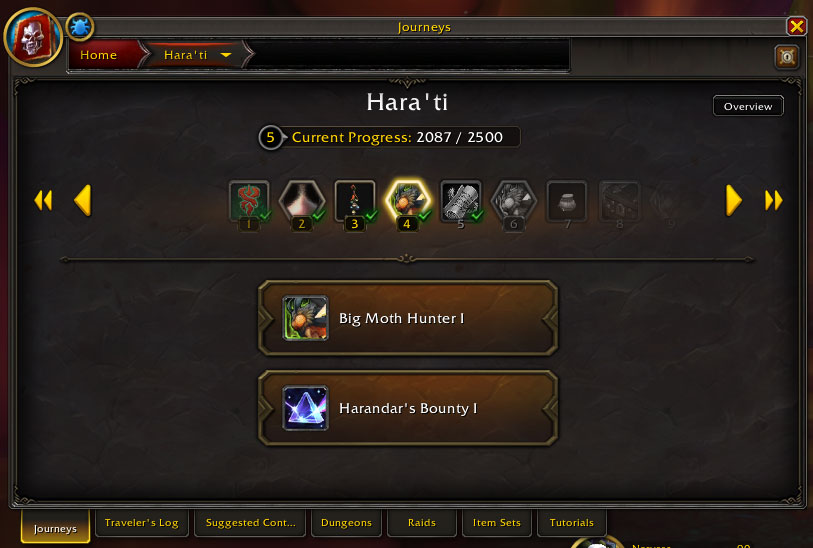Select the rank 1 reward icon

point(248,200)
